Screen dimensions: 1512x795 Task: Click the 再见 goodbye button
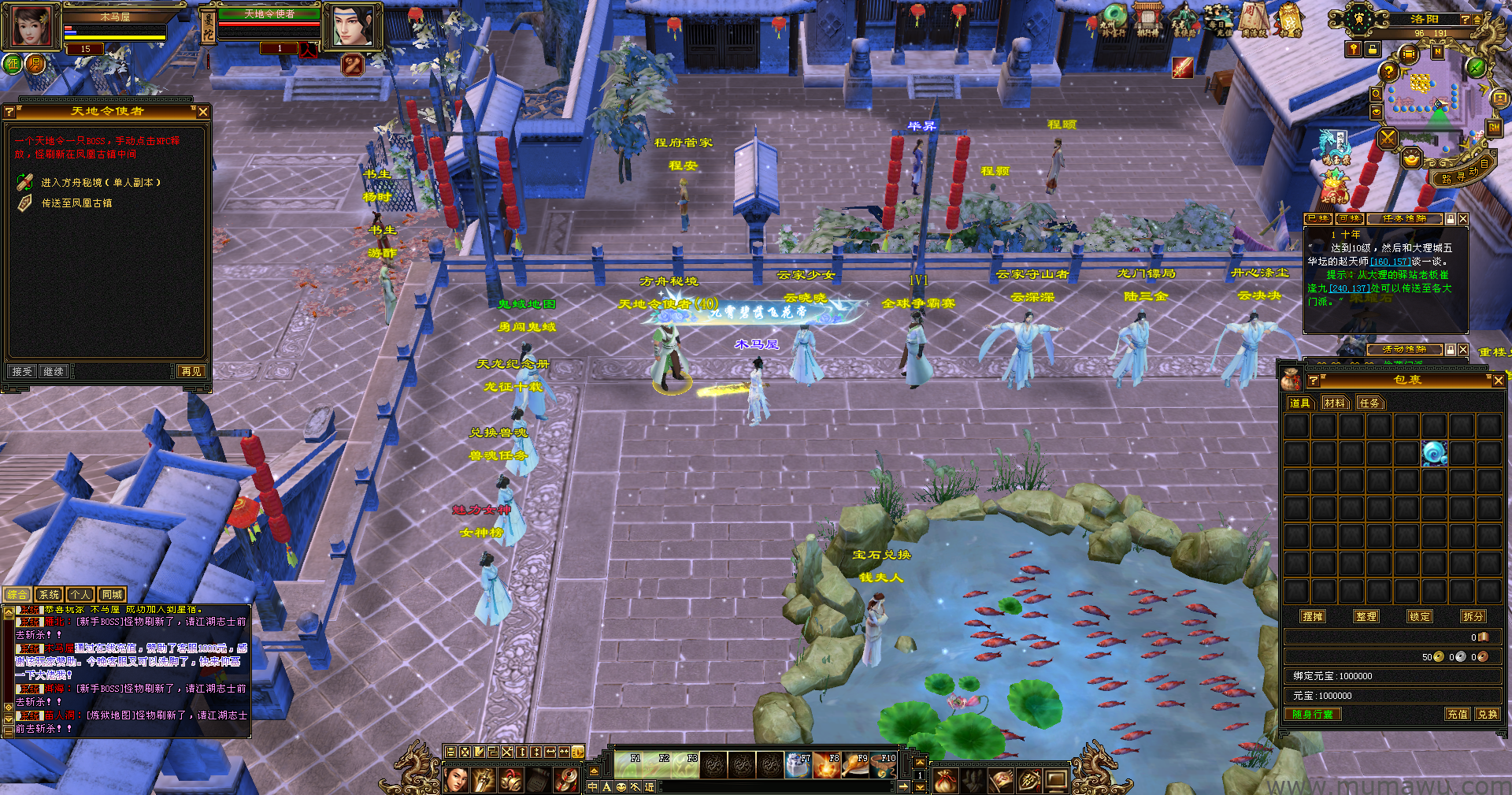191,371
